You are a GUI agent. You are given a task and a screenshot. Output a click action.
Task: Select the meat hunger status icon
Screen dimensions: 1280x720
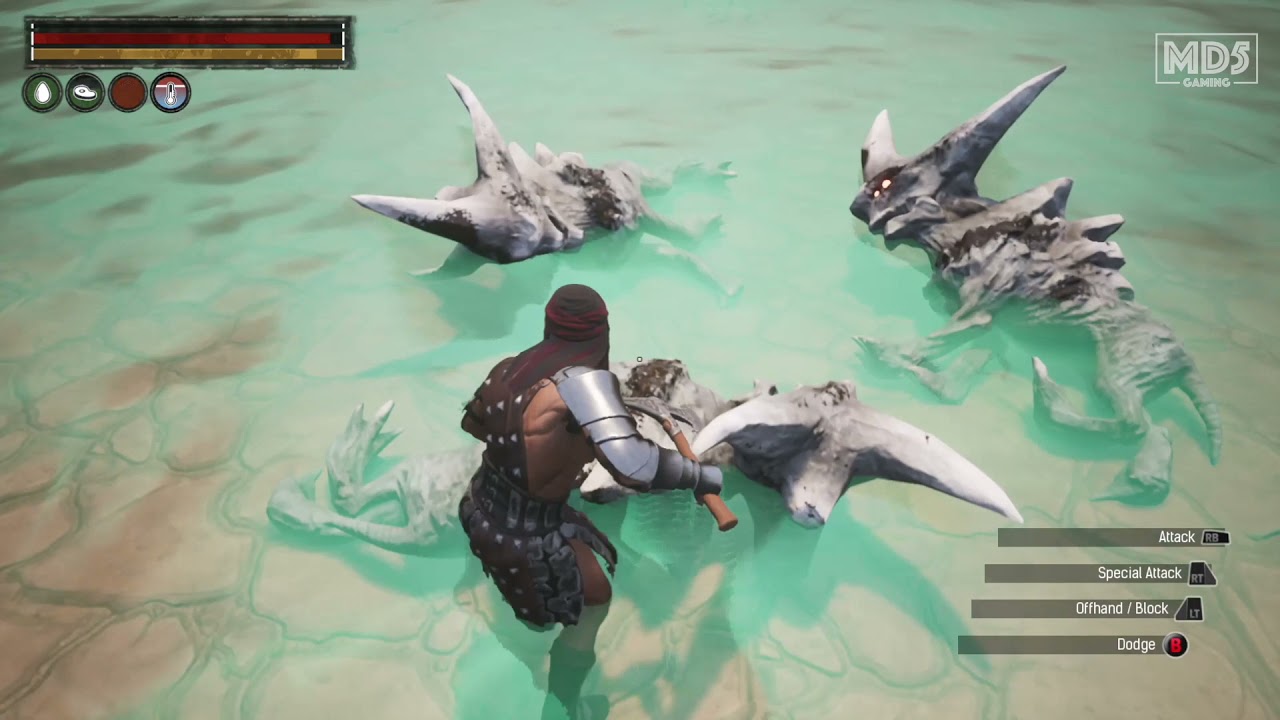coord(83,93)
